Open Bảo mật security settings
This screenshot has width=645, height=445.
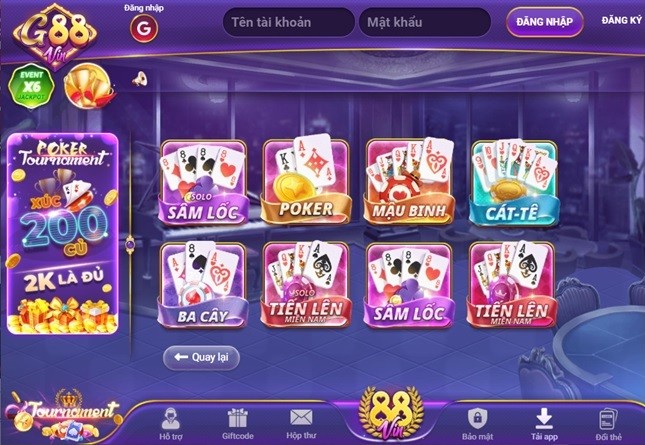click(477, 423)
